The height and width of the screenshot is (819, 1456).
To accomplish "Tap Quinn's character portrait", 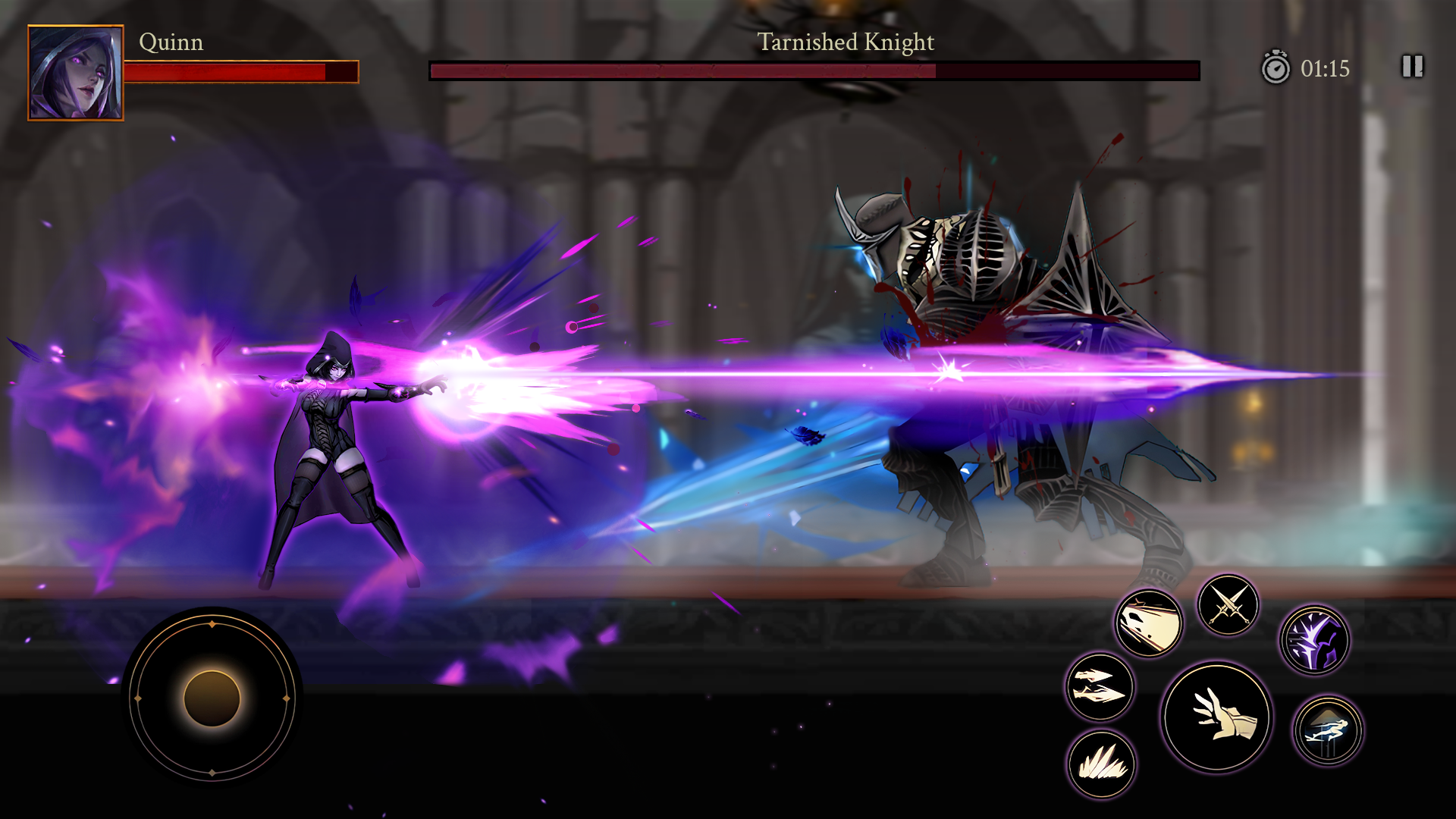I will [x=75, y=71].
